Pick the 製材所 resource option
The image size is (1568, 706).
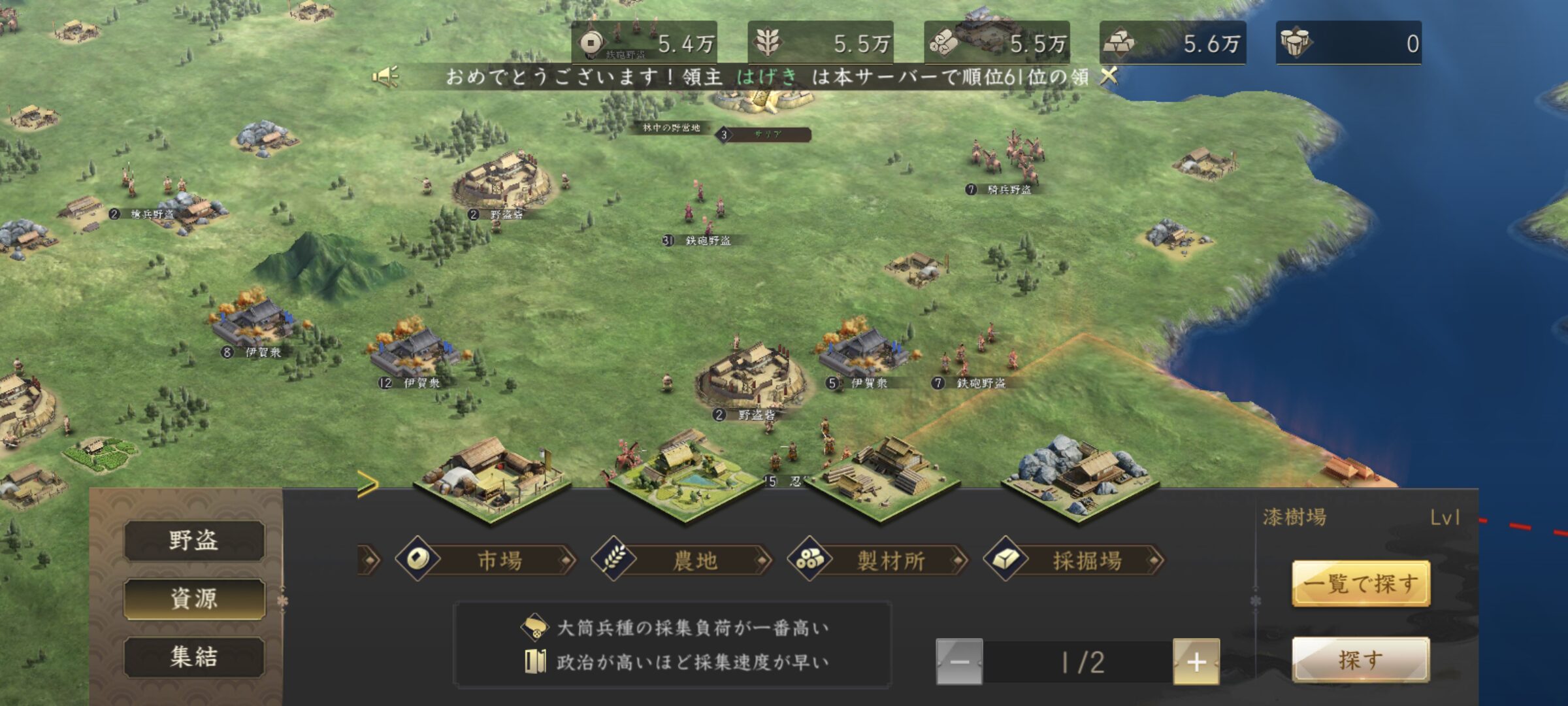(878, 560)
